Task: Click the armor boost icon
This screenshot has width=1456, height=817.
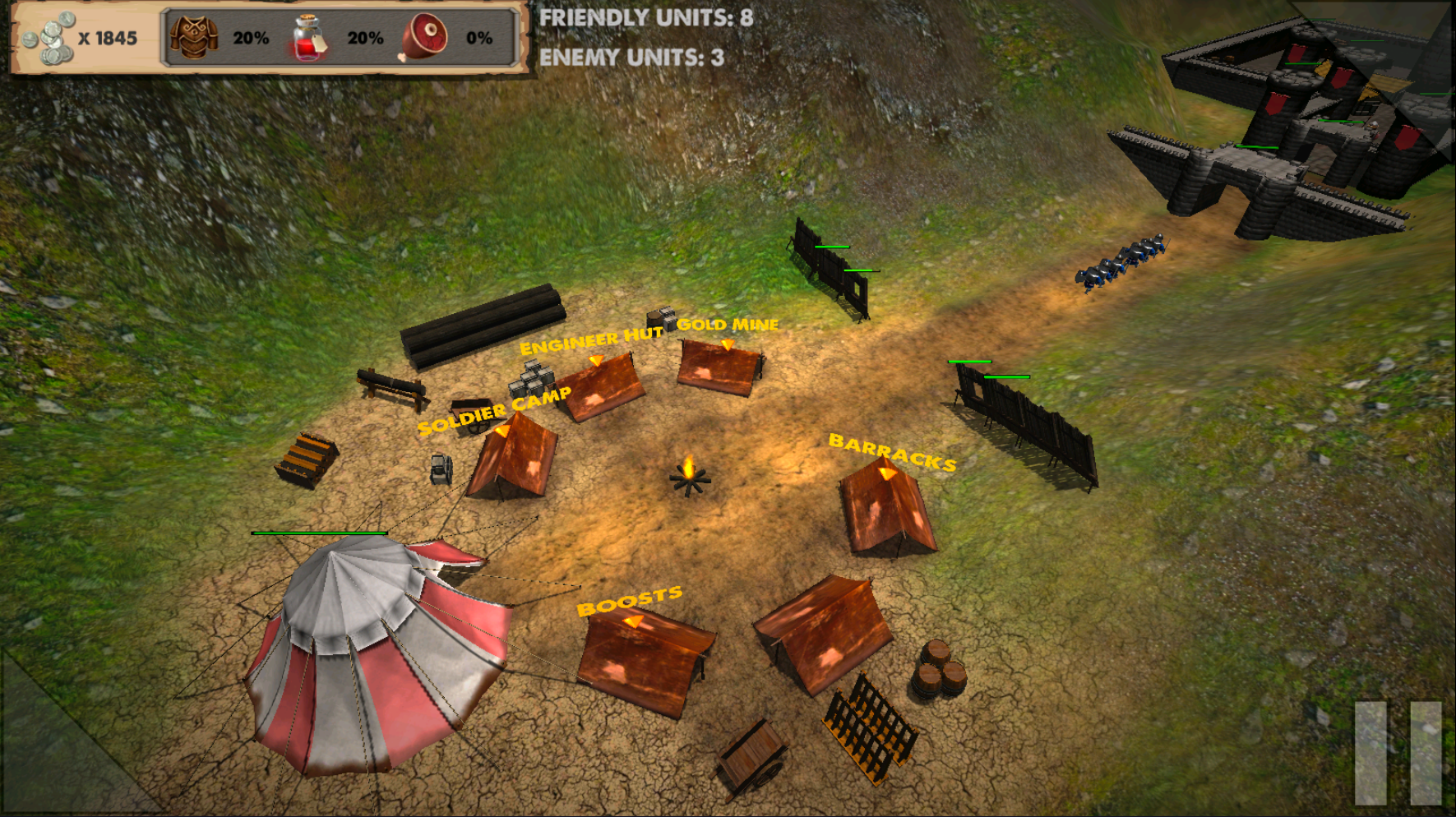Action: 194,38
